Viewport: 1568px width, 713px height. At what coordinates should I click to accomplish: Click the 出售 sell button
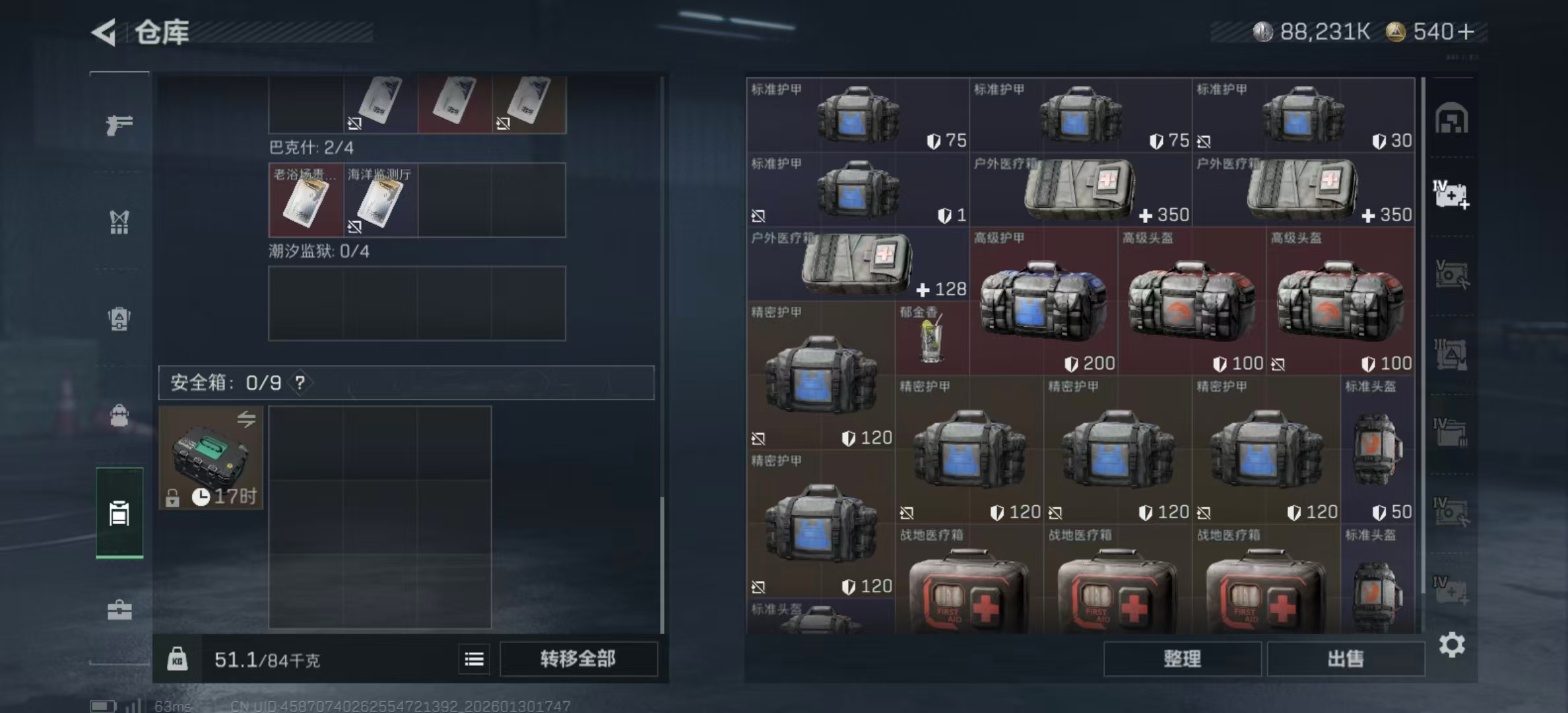[1346, 659]
